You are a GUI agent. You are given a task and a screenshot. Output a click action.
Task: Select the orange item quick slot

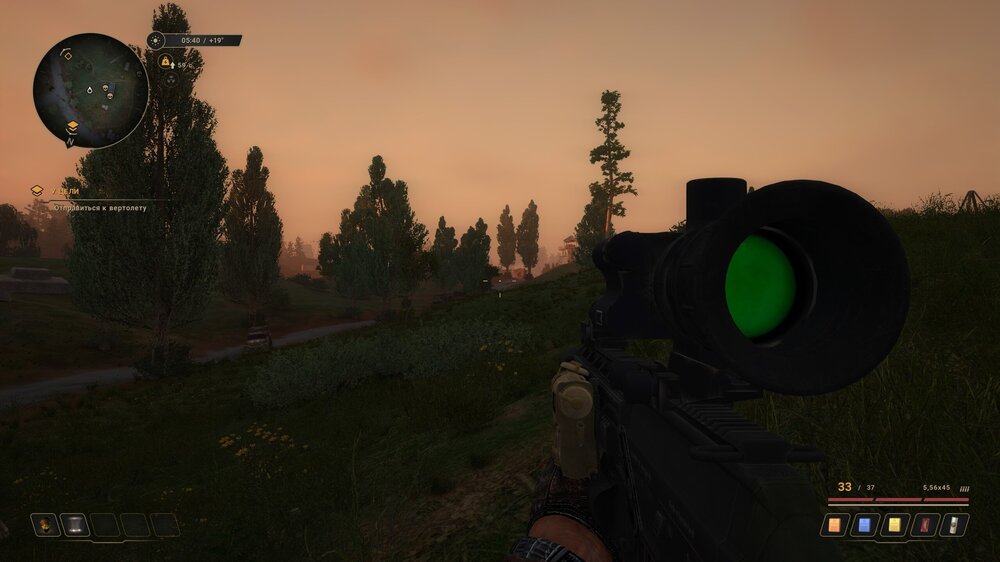tap(834, 524)
